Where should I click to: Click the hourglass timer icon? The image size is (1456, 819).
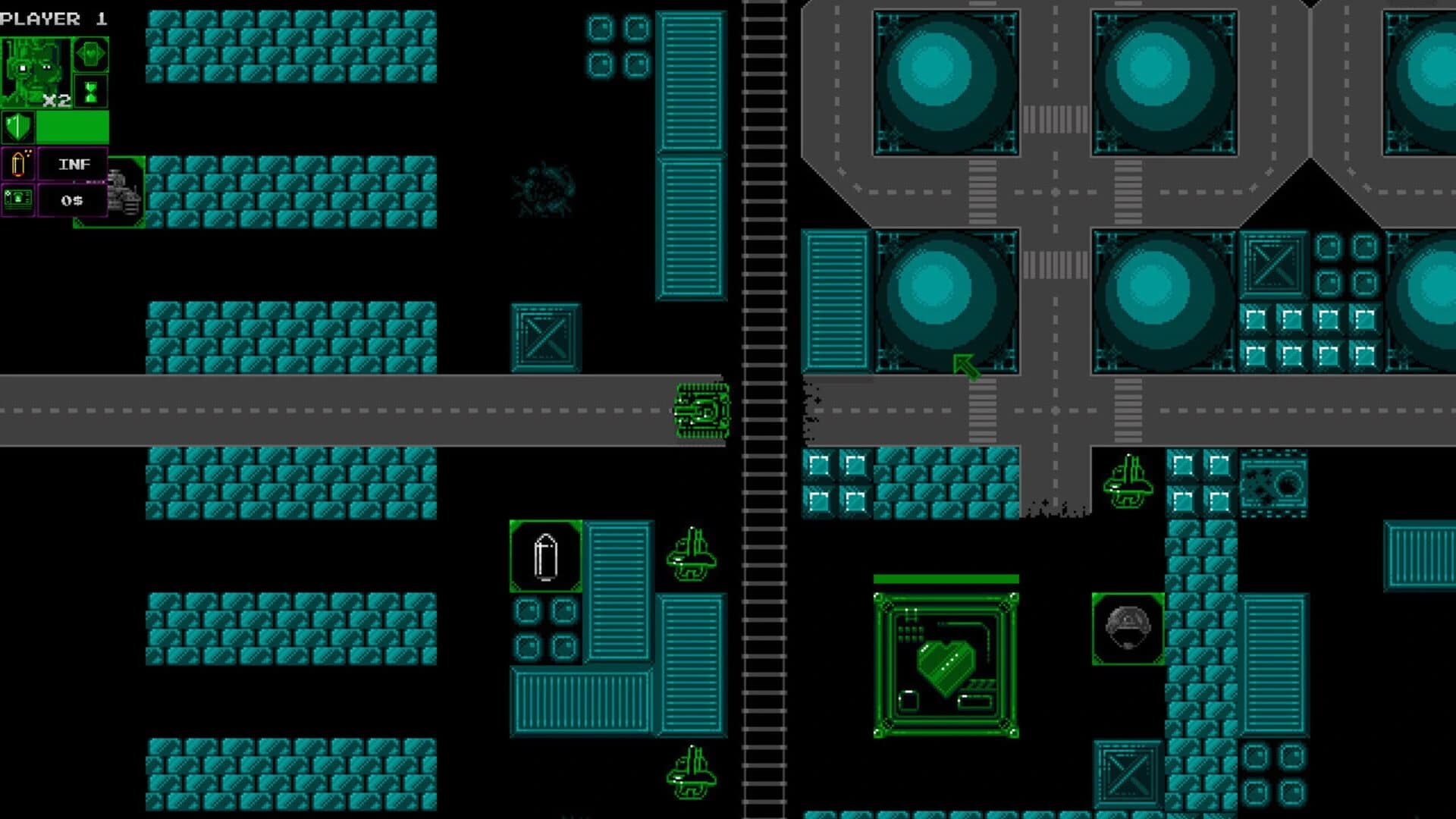click(89, 91)
